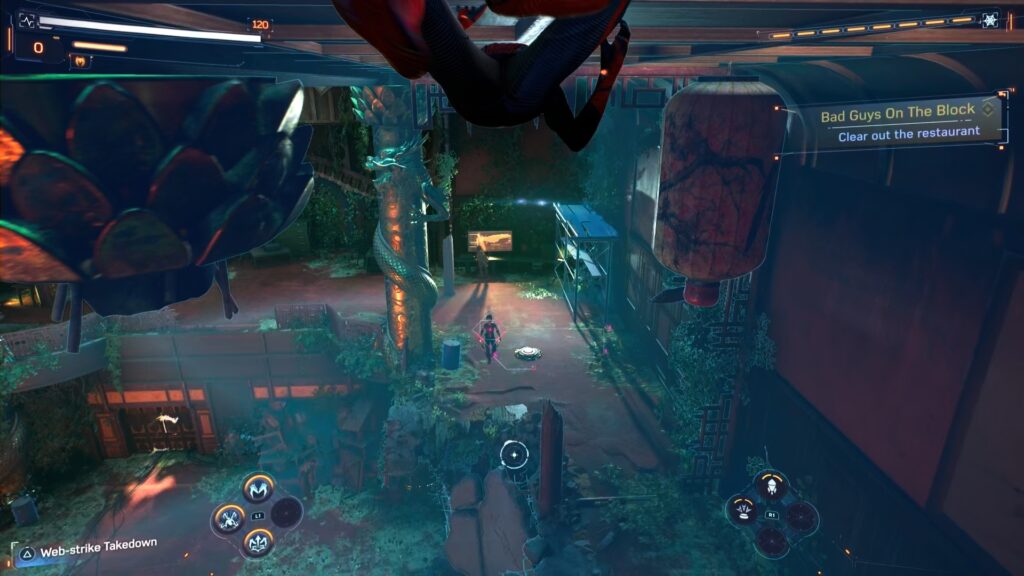Screen dimensions: 1024x576
Task: Click the heartbeat health icon
Action: coord(27,20)
